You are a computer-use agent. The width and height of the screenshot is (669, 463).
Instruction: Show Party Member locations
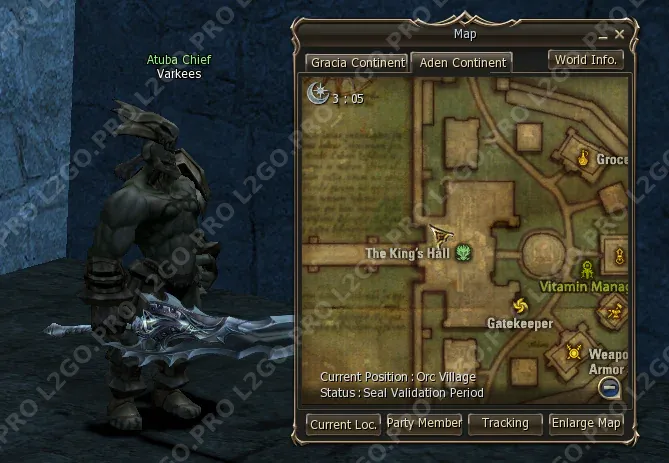click(x=424, y=424)
